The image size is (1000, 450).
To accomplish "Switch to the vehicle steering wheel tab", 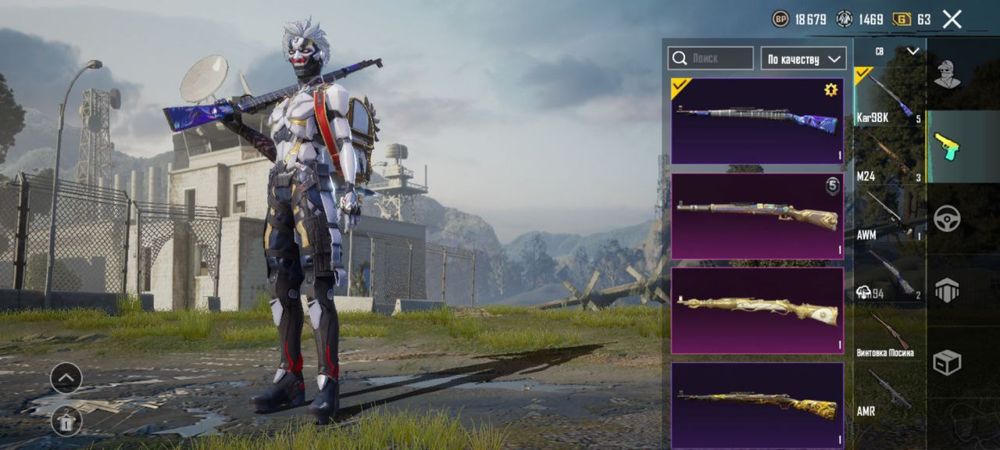I will pyautogui.click(x=946, y=218).
